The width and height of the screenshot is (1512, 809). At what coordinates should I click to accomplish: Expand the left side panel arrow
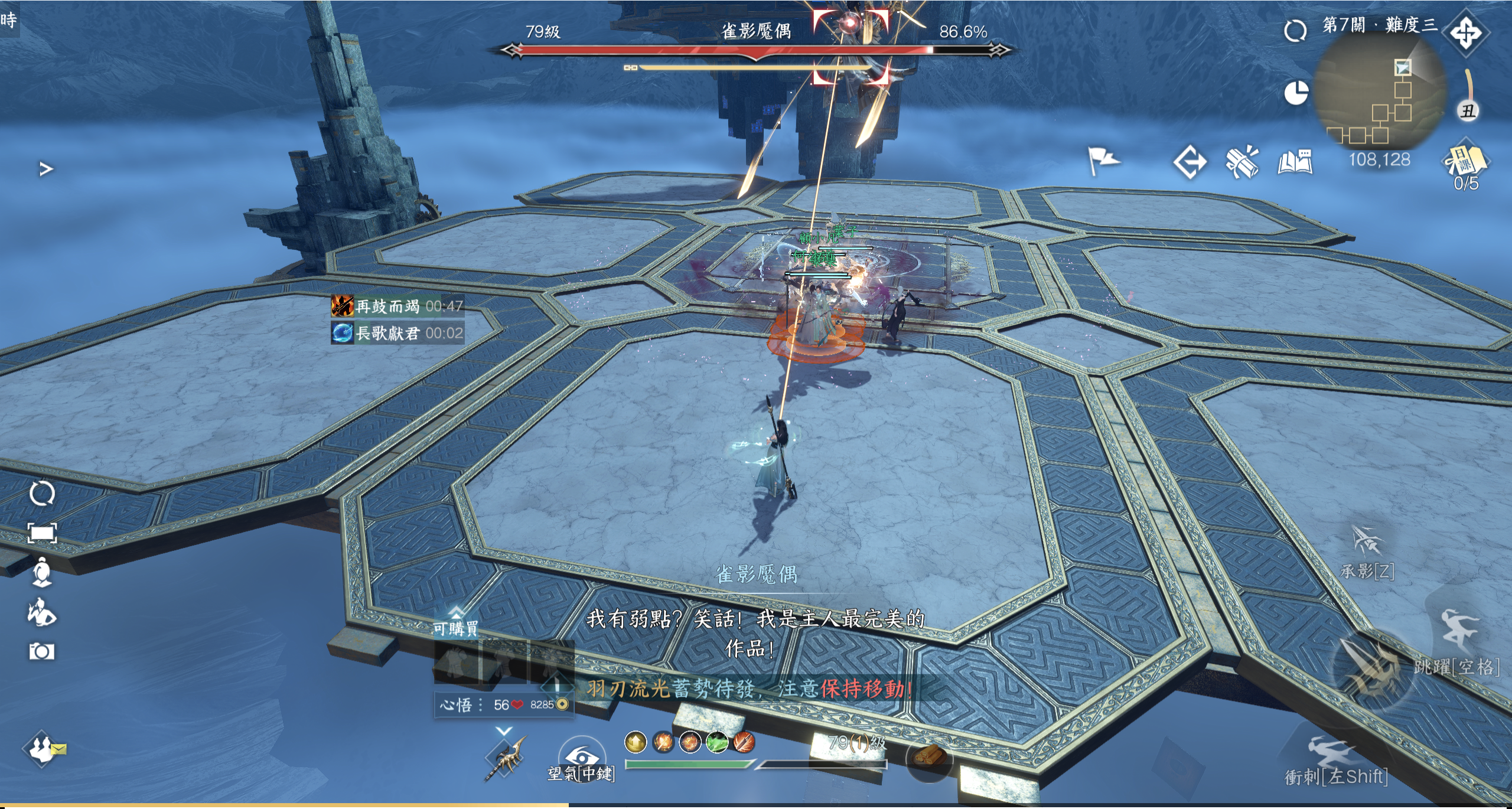point(46,169)
